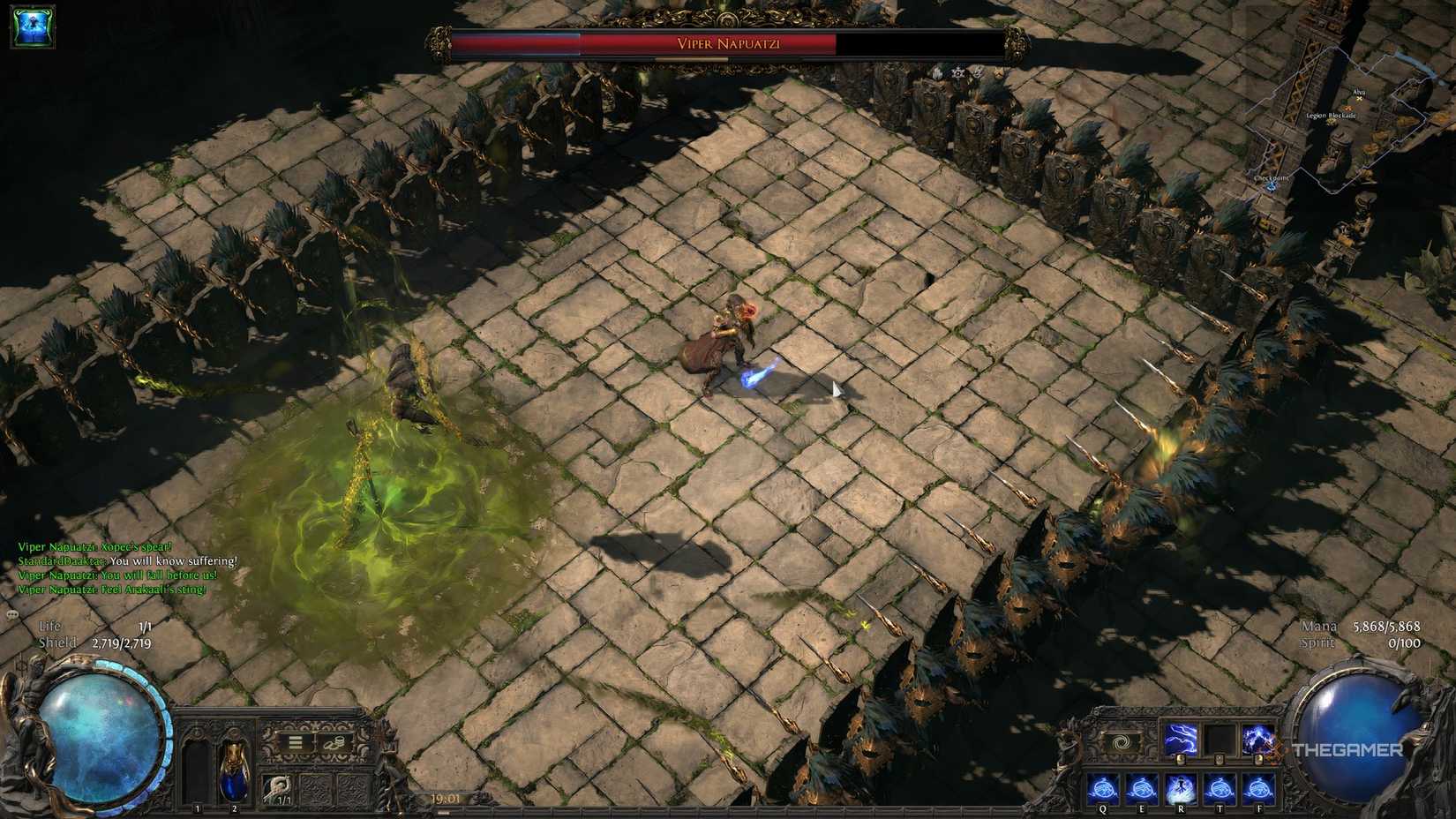Viewport: 1456px width, 819px height.
Task: Select the Spark skill bound to Q
Action: coord(1103,787)
